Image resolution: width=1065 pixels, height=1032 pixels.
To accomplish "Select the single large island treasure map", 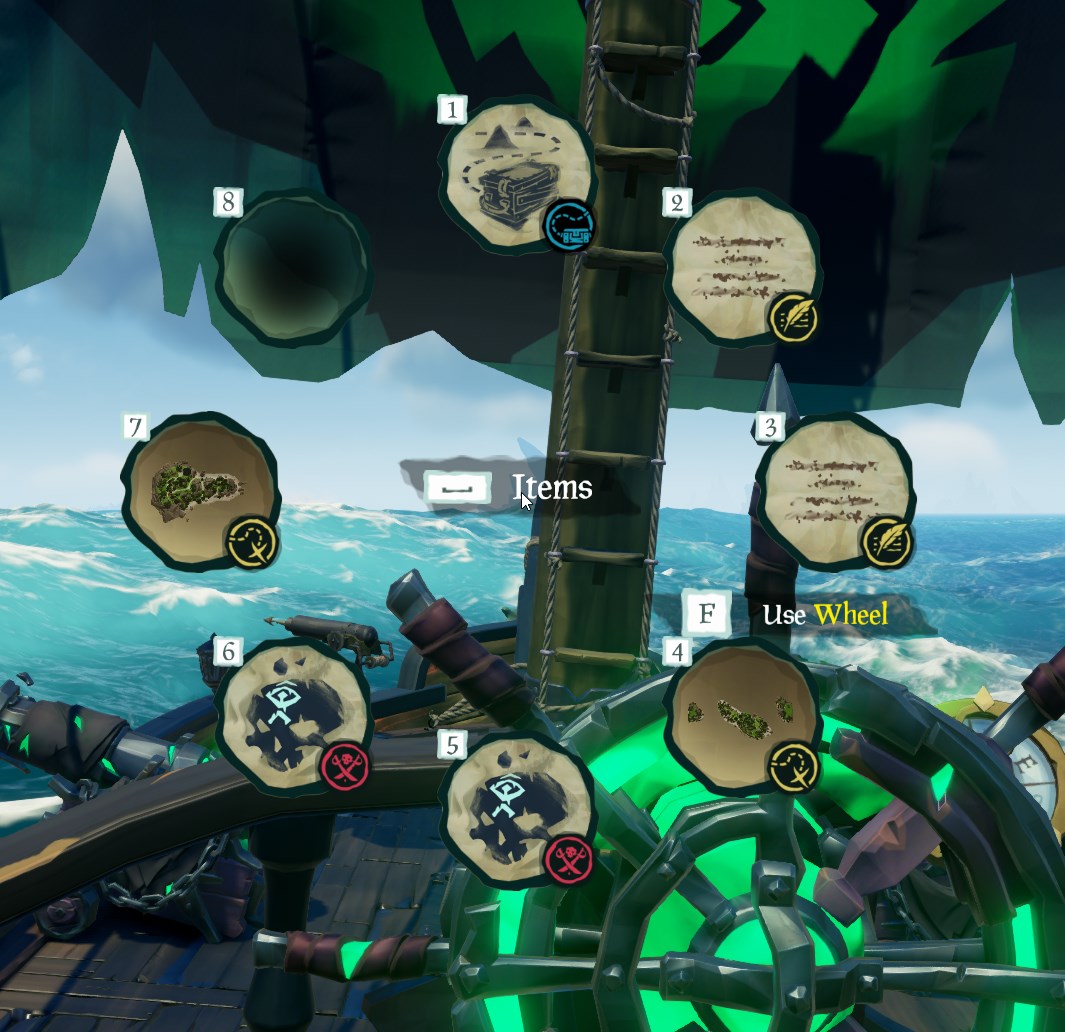I will pyautogui.click(x=199, y=489).
